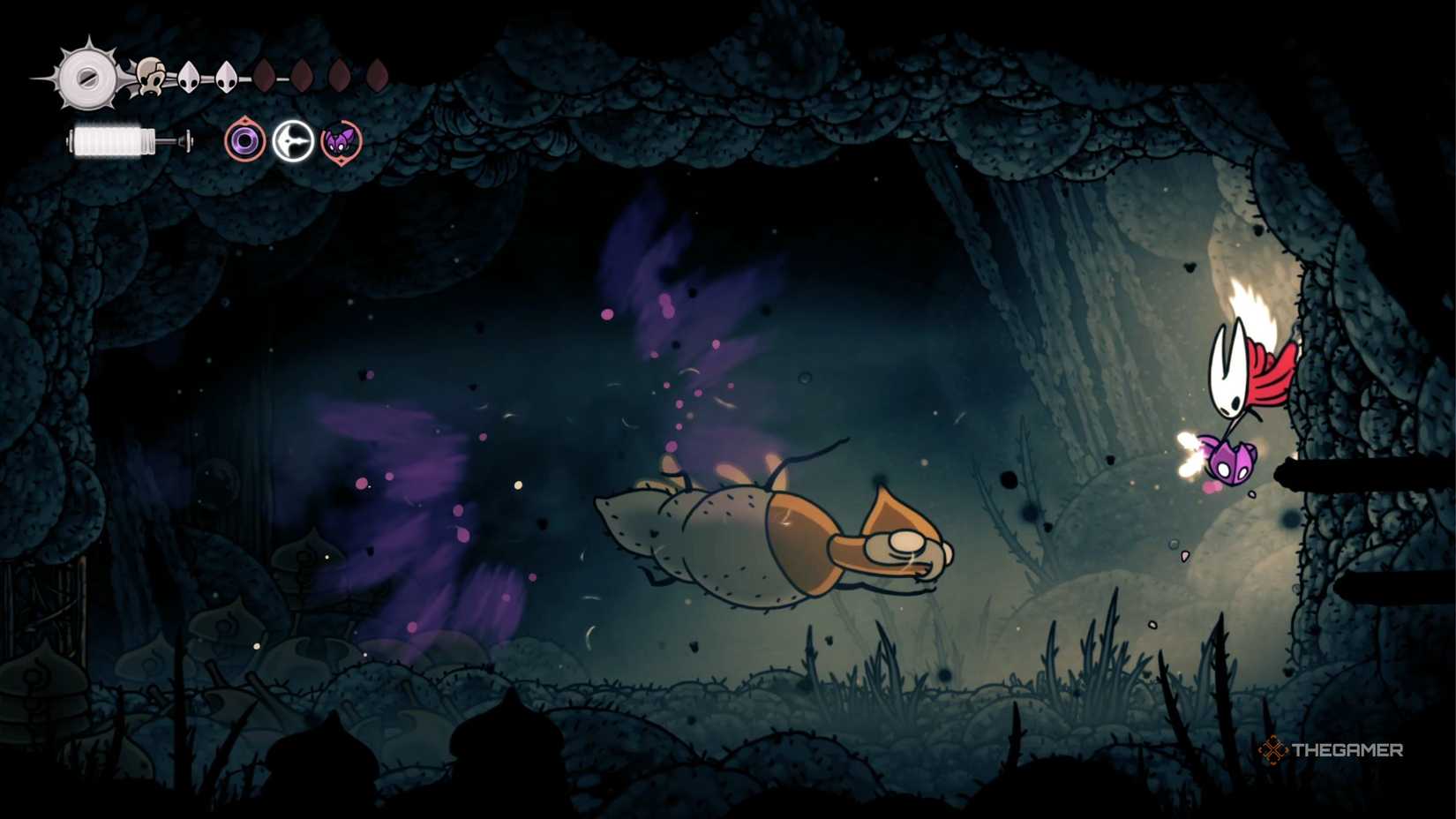1456x819 pixels.
Task: Toggle the glowing ring around the pin tool
Action: (294, 139)
